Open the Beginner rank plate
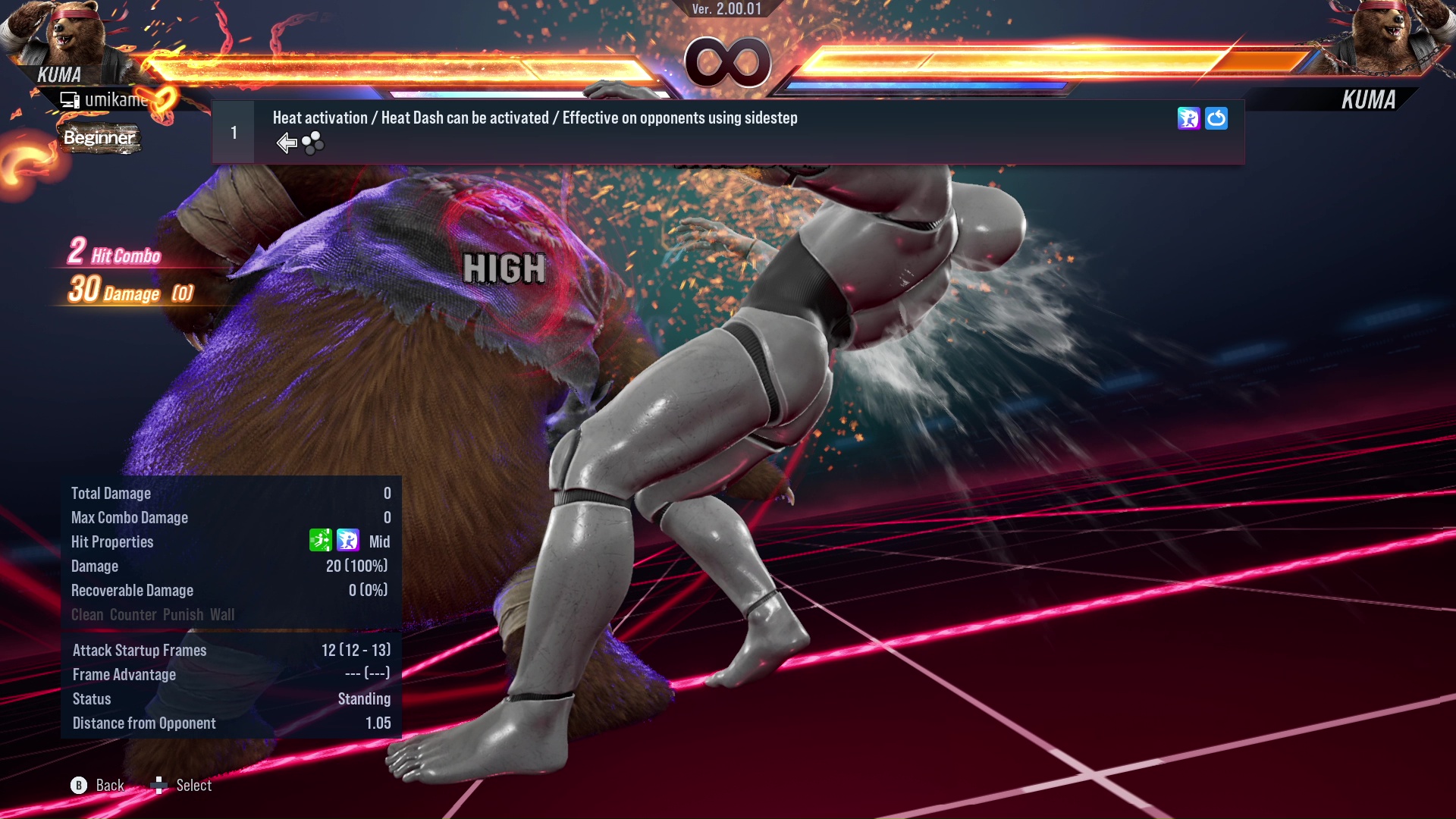Image resolution: width=1456 pixels, height=819 pixels. (x=99, y=138)
